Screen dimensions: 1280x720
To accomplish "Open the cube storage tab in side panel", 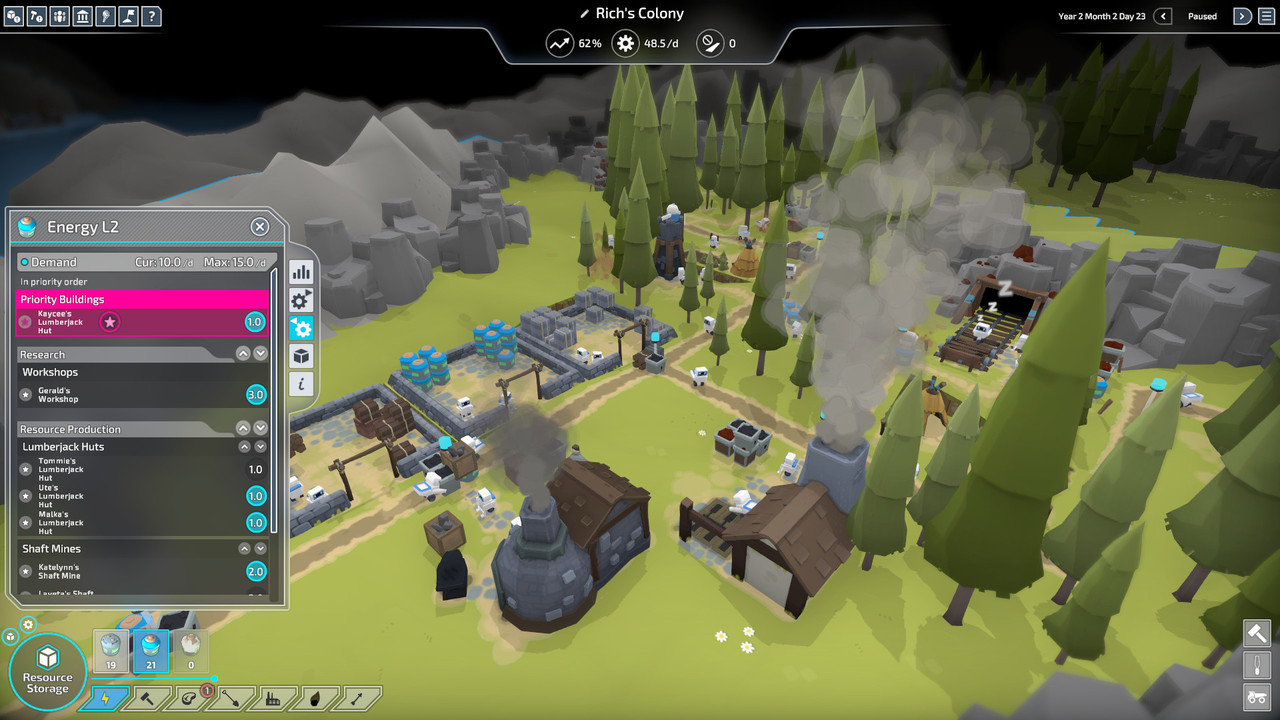I will (301, 356).
